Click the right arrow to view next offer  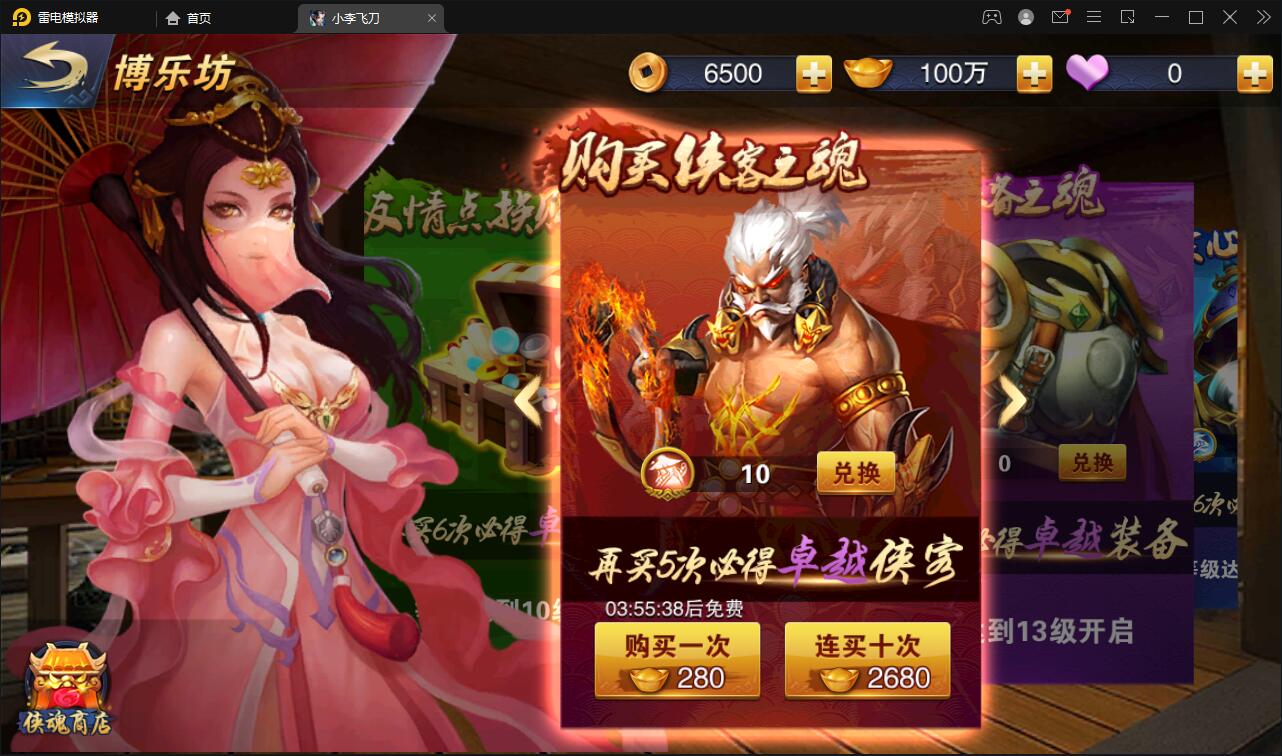pyautogui.click(x=1013, y=400)
